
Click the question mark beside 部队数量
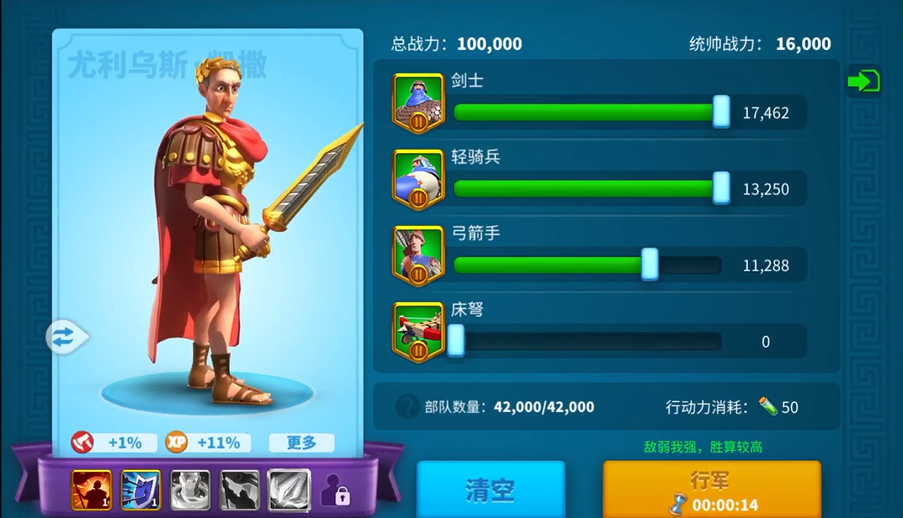(406, 407)
